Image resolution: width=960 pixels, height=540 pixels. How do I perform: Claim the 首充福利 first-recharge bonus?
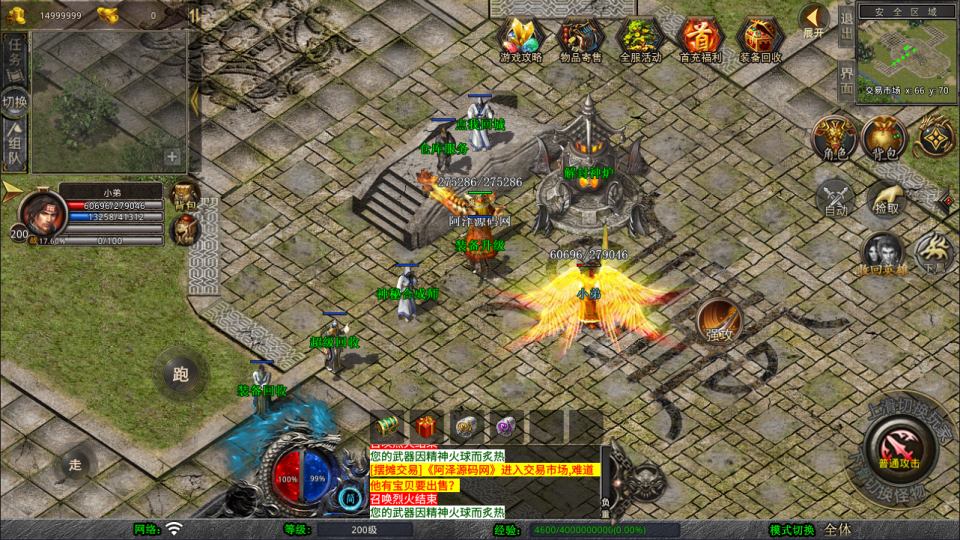tap(699, 38)
